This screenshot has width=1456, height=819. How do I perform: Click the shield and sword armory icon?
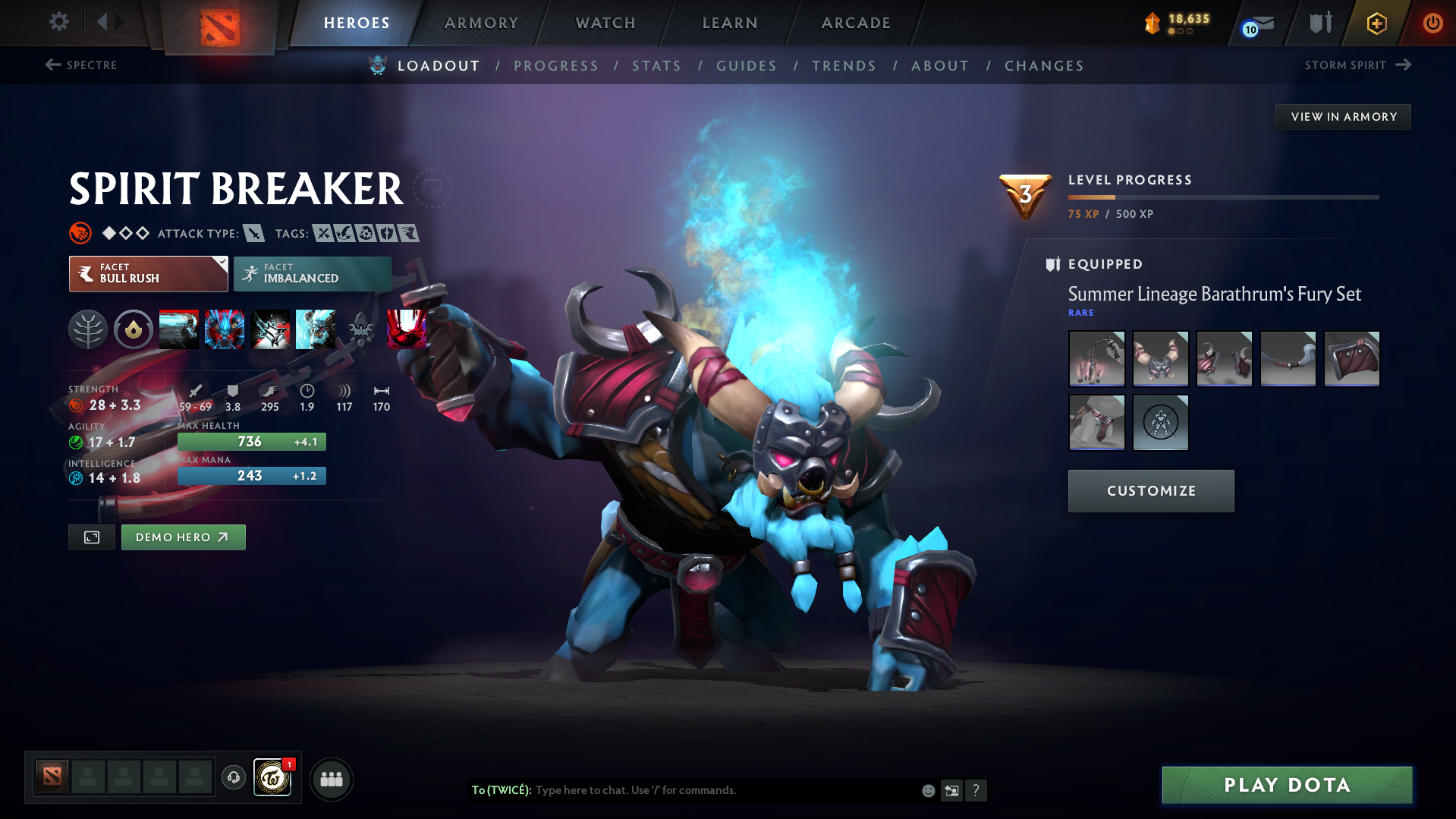pyautogui.click(x=1319, y=23)
